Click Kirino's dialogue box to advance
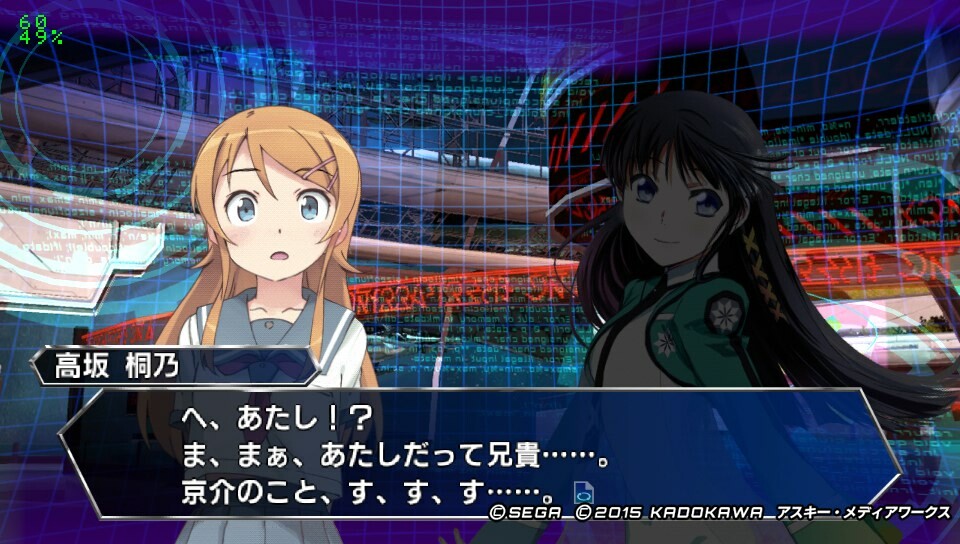Viewport: 960px width, 544px height. tap(480, 452)
